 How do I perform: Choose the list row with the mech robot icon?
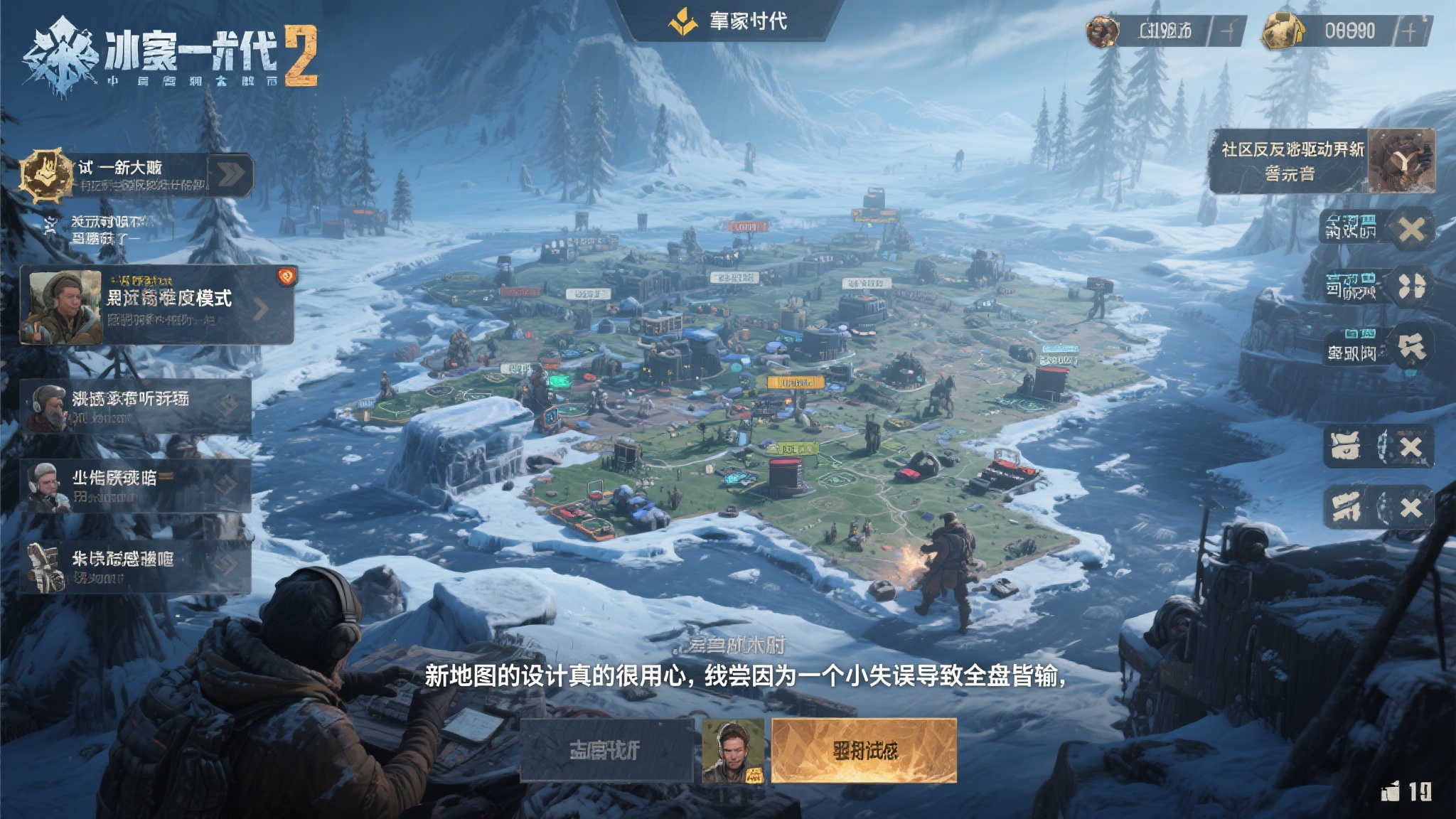136,567
